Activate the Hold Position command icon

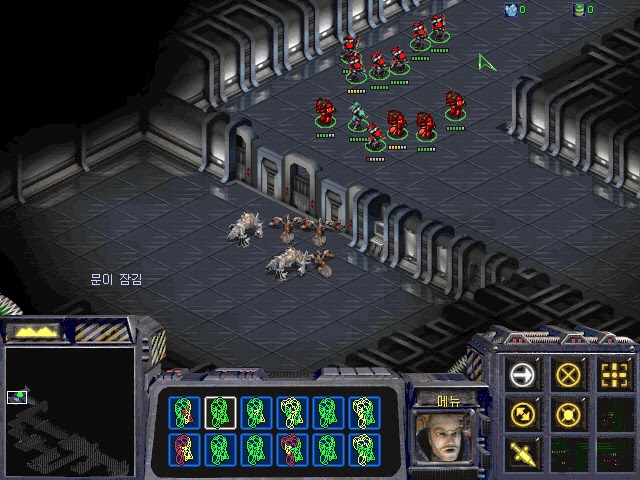[x=568, y=413]
